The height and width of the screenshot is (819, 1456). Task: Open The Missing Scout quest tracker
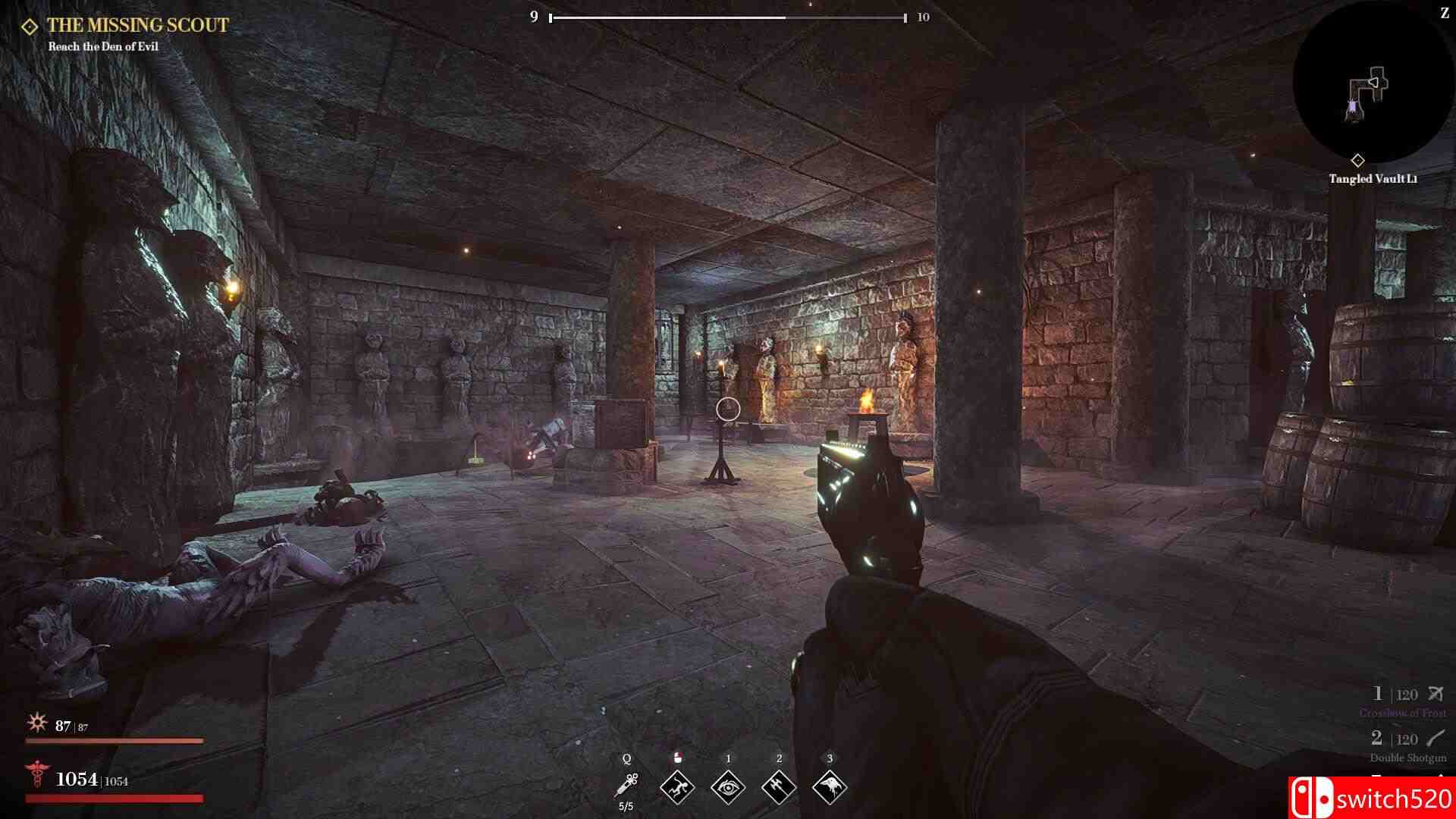(137, 26)
